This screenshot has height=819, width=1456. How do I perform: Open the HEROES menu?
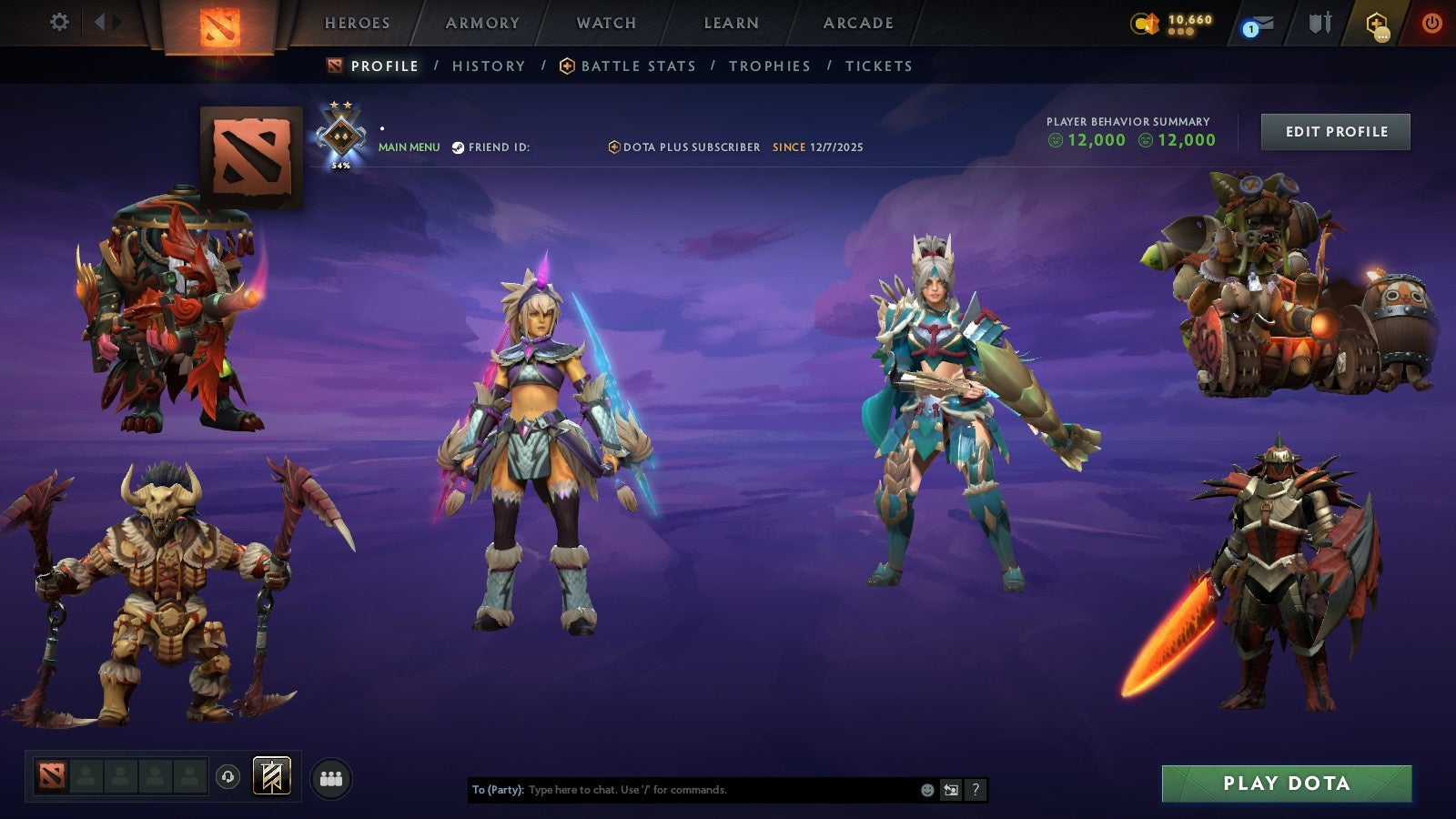(x=358, y=23)
